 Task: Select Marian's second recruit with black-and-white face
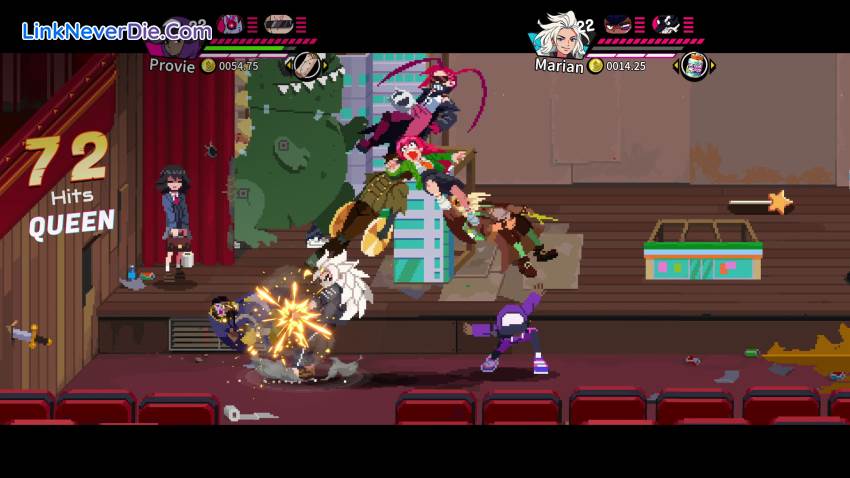click(665, 24)
